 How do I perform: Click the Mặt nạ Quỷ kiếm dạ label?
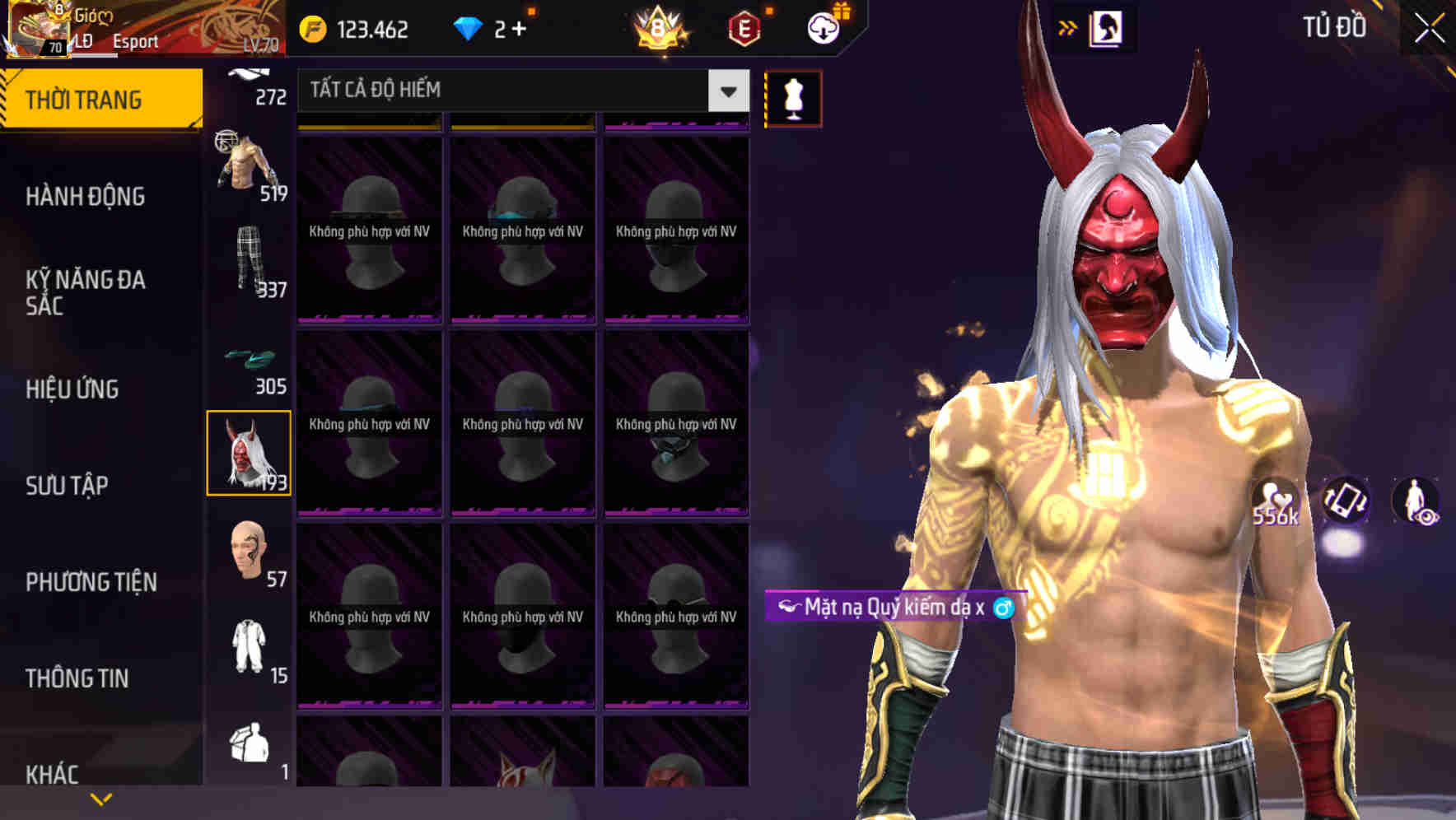(x=894, y=608)
